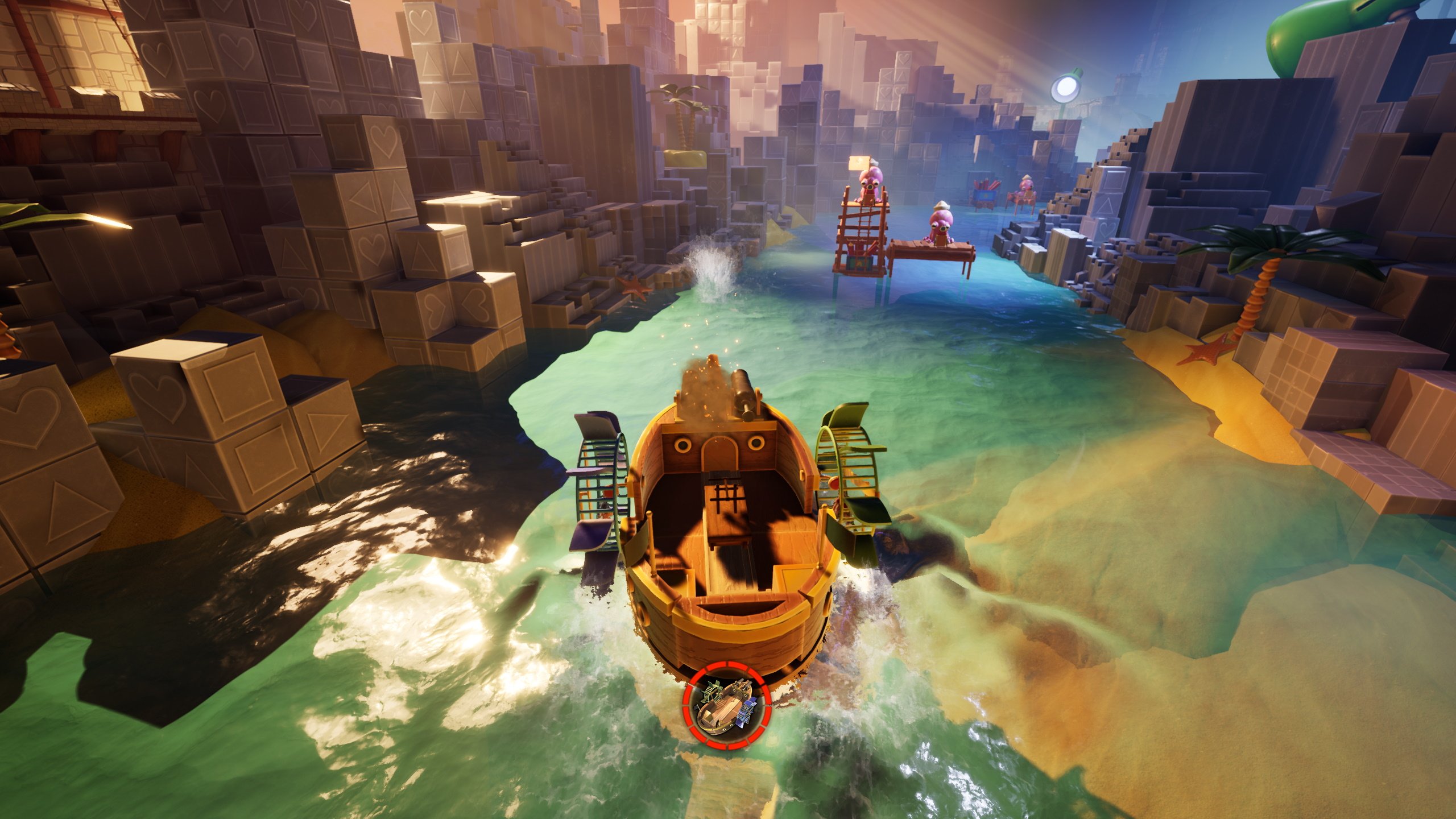Click the ship icon in the red ring
Image resolution: width=1456 pixels, height=819 pixels.
click(726, 709)
